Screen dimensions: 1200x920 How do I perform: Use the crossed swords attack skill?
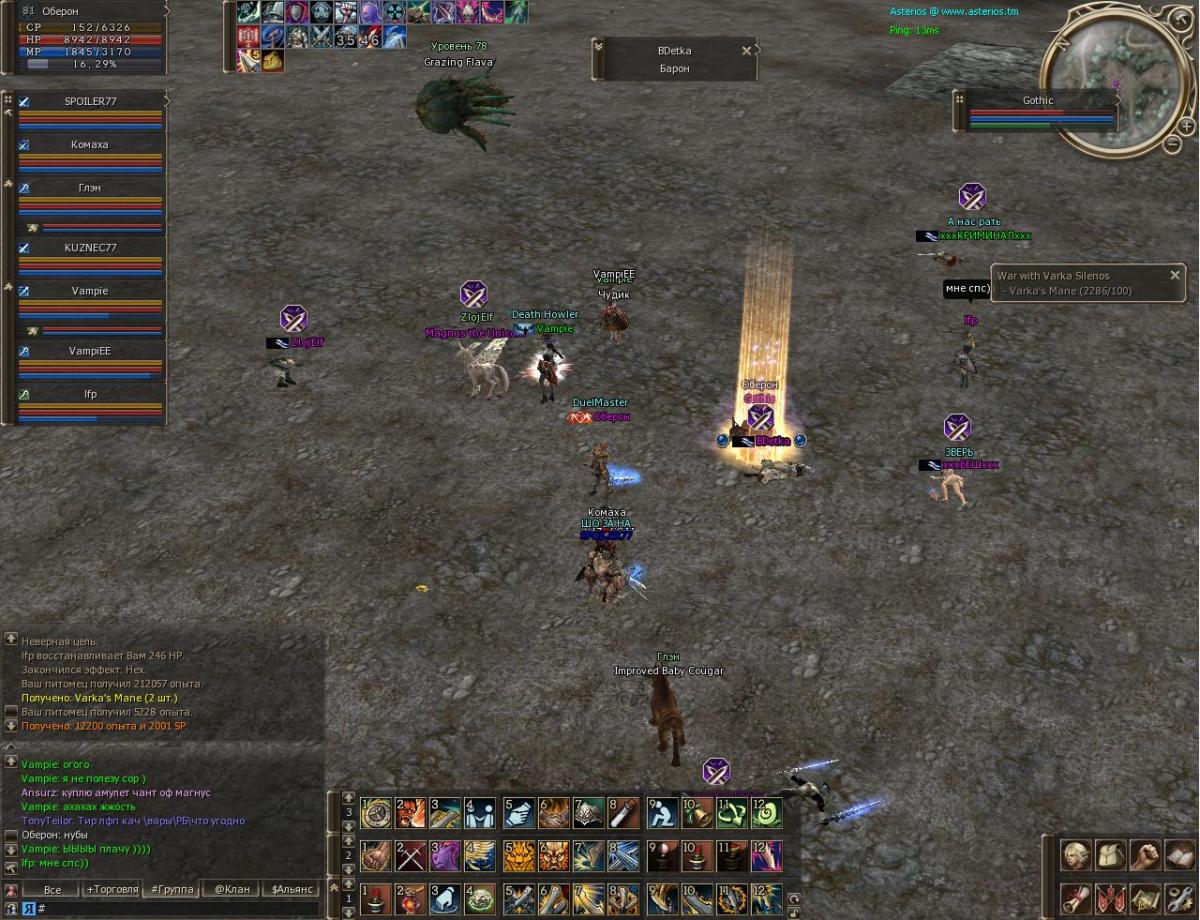[x=410, y=856]
